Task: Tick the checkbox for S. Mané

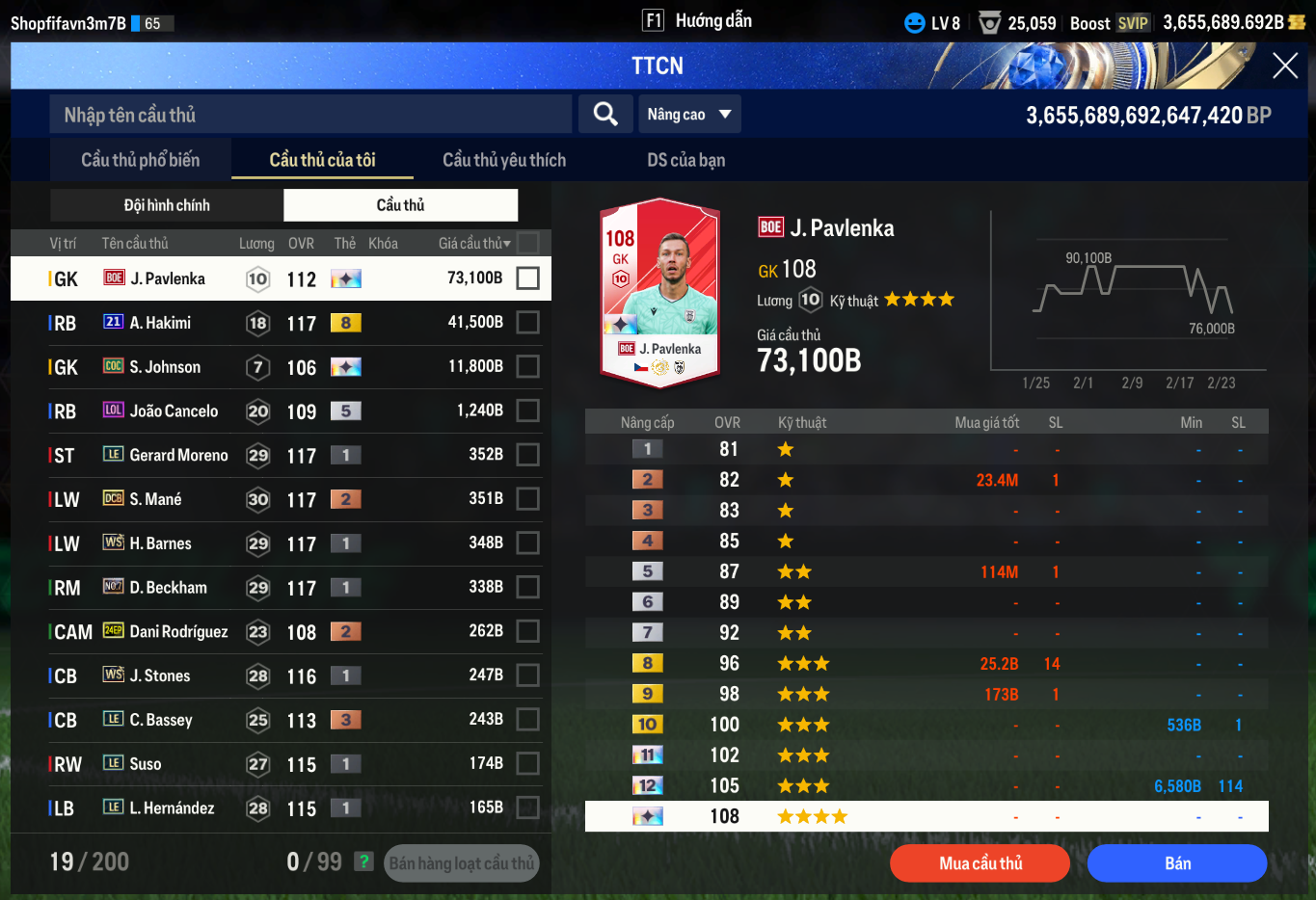Action: pyautogui.click(x=527, y=499)
